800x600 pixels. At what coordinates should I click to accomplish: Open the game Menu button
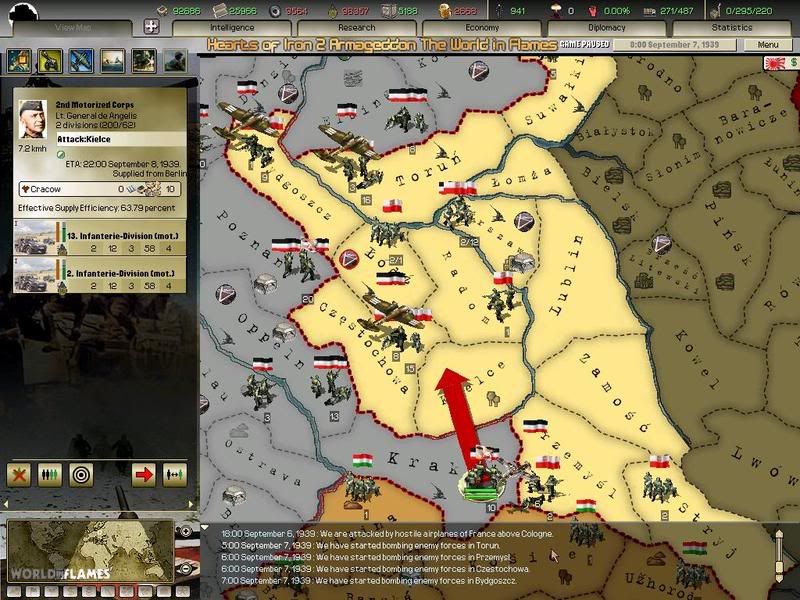(767, 45)
